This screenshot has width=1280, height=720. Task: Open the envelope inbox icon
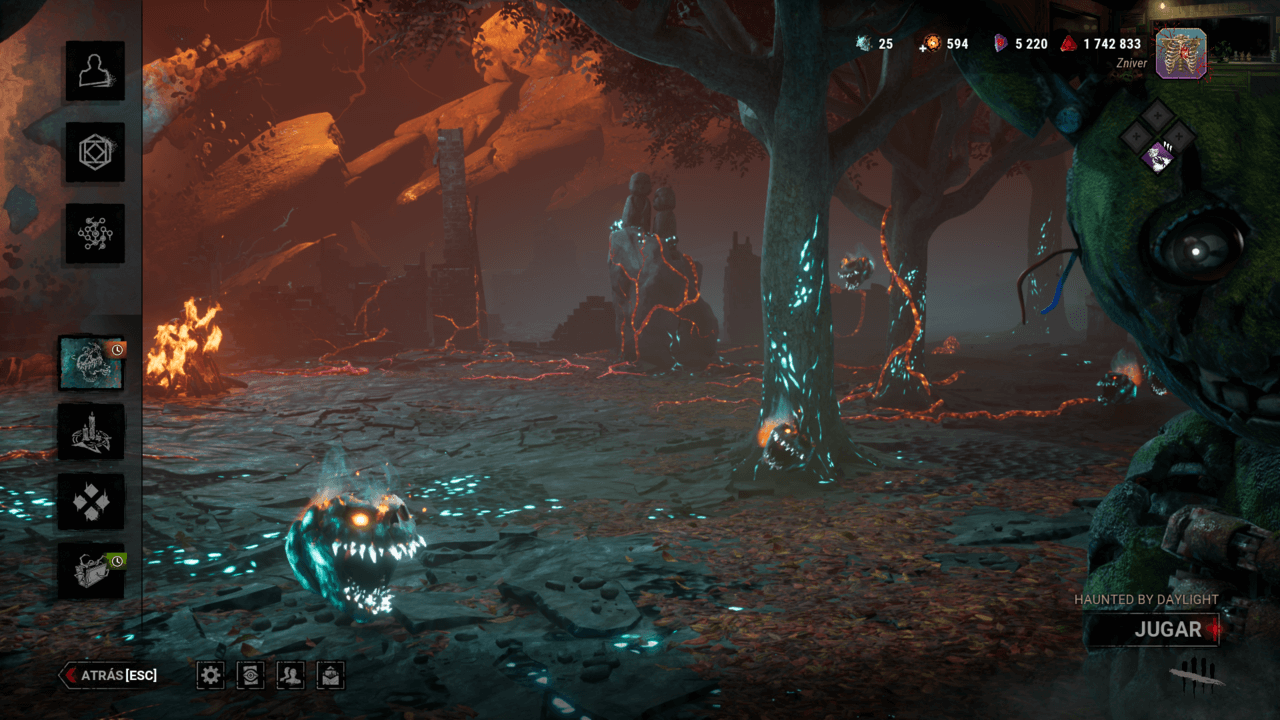tap(331, 675)
